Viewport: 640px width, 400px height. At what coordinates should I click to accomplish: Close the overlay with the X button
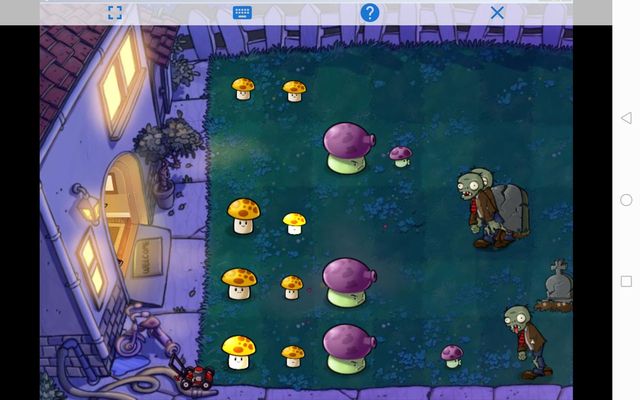coord(497,13)
